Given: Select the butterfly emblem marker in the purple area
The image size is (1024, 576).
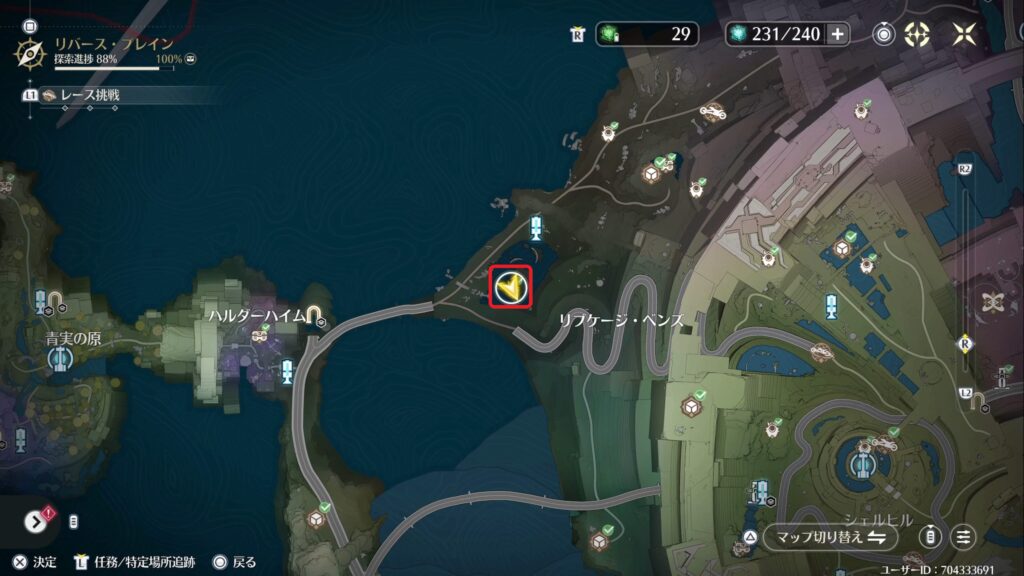Looking at the screenshot, I should click(992, 301).
